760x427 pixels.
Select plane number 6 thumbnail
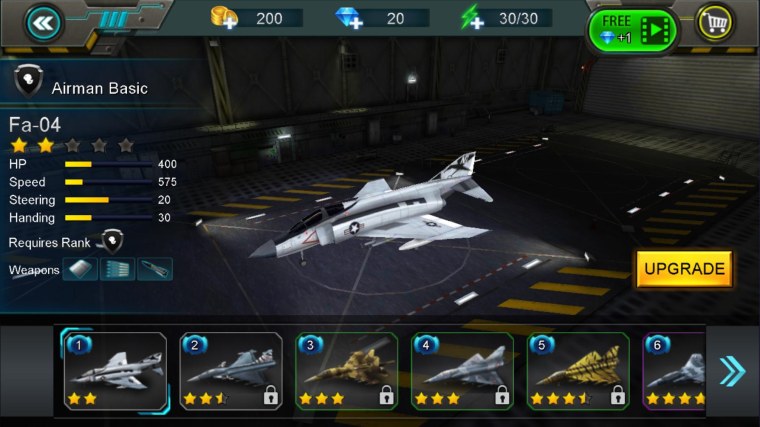coord(675,372)
